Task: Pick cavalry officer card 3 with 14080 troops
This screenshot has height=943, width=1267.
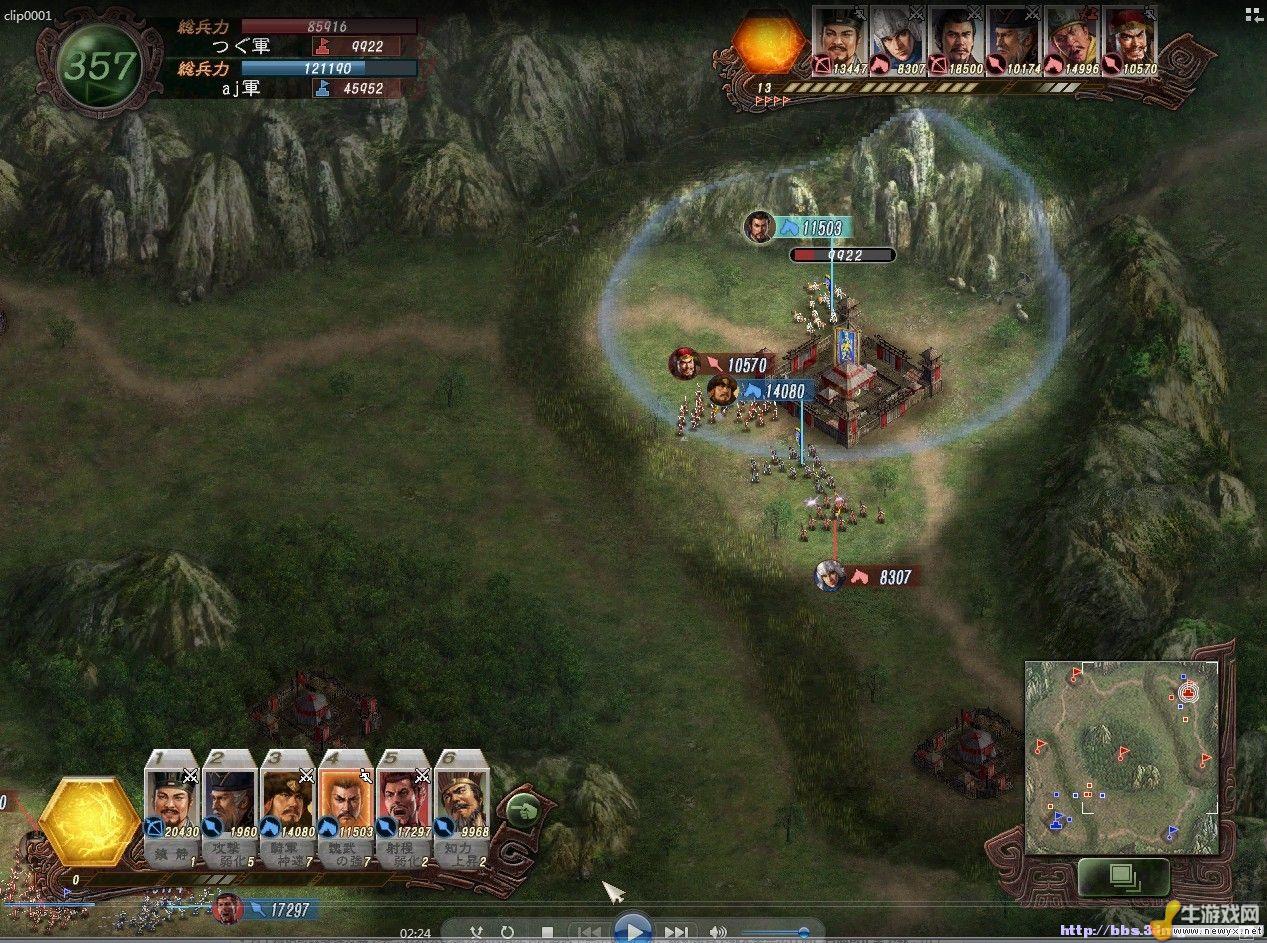Action: [x=288, y=807]
